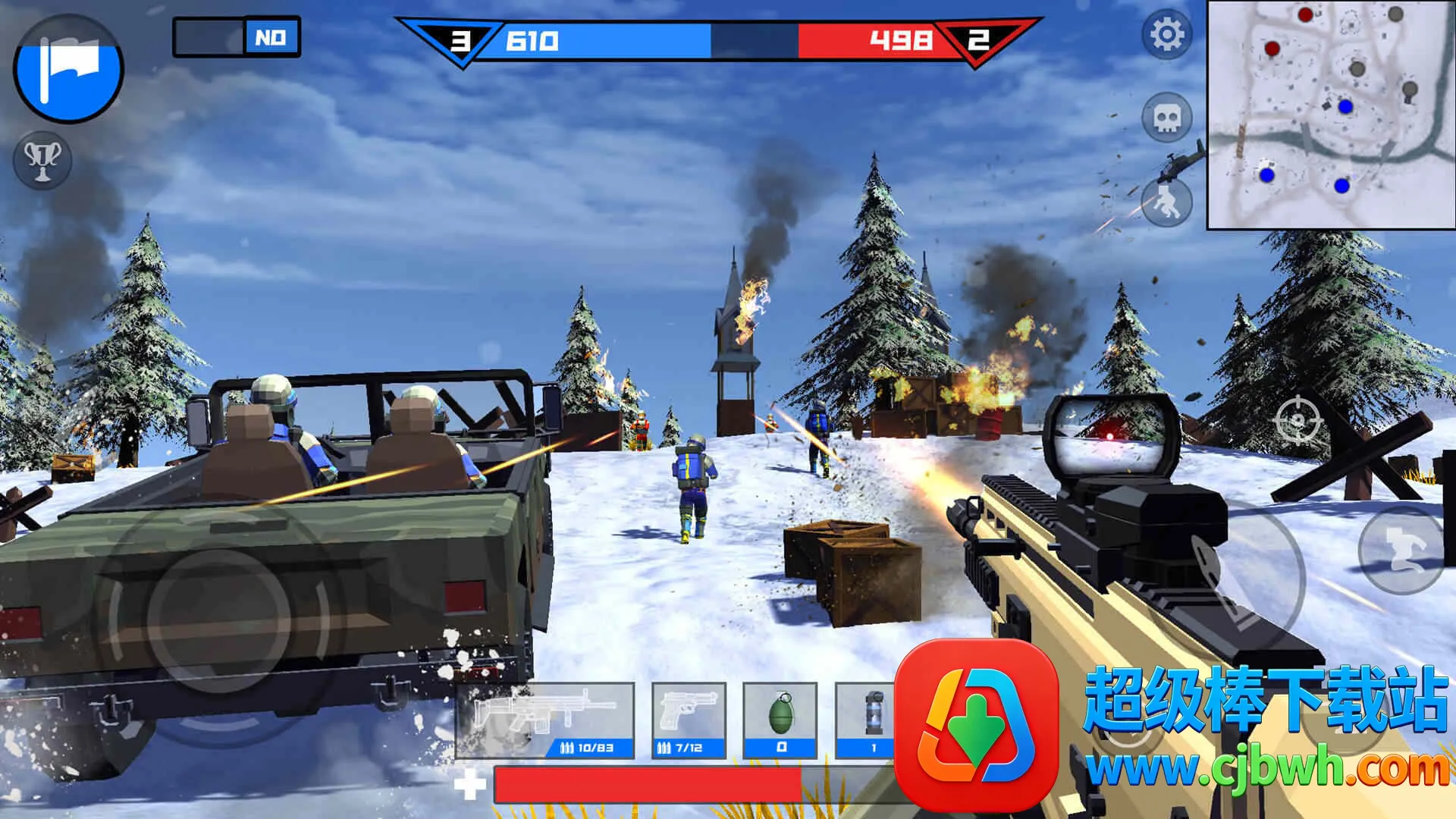
Task: Tap the blue flag button
Action: [x=68, y=69]
